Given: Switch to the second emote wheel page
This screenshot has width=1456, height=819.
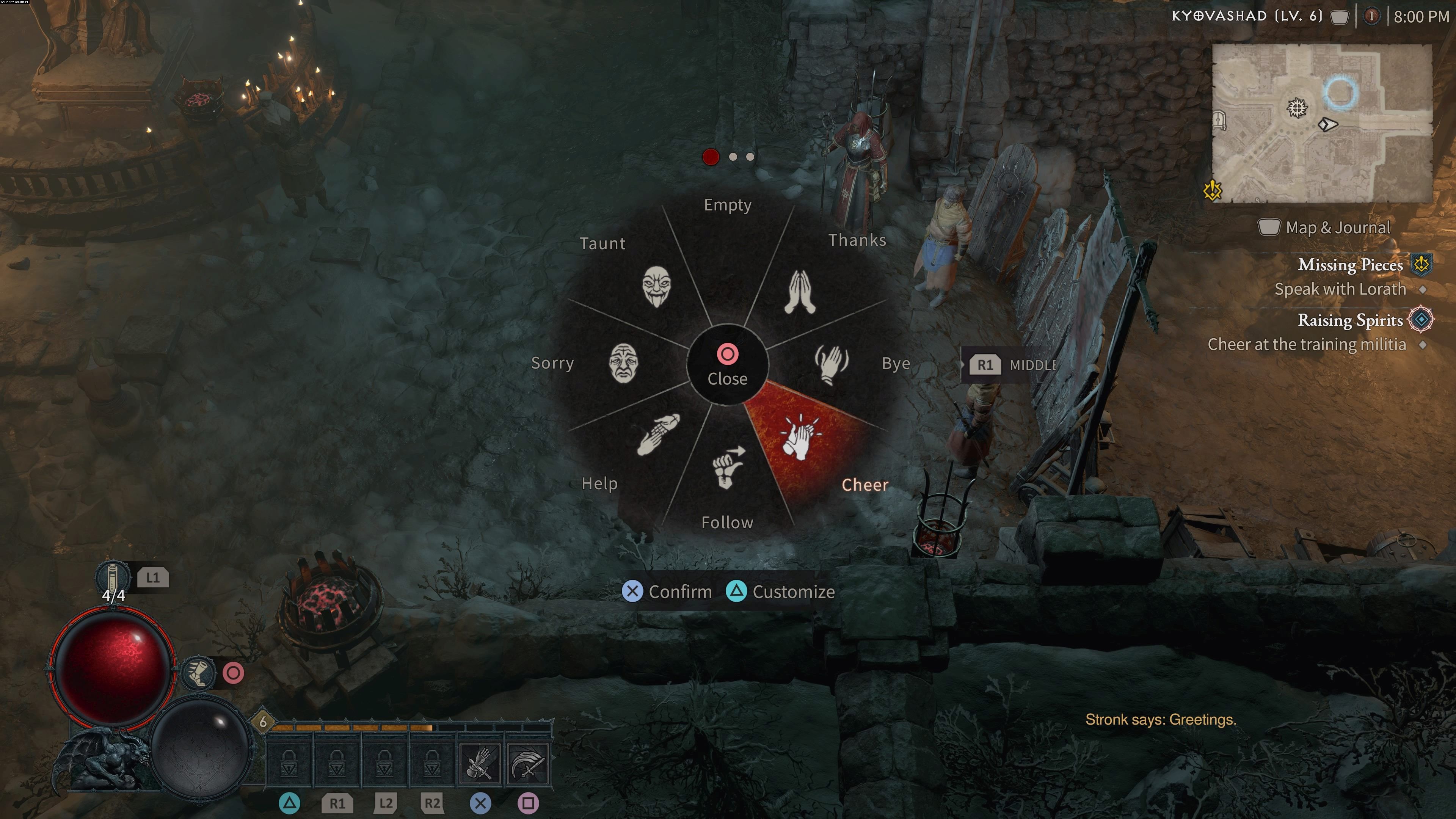Looking at the screenshot, I should [733, 157].
